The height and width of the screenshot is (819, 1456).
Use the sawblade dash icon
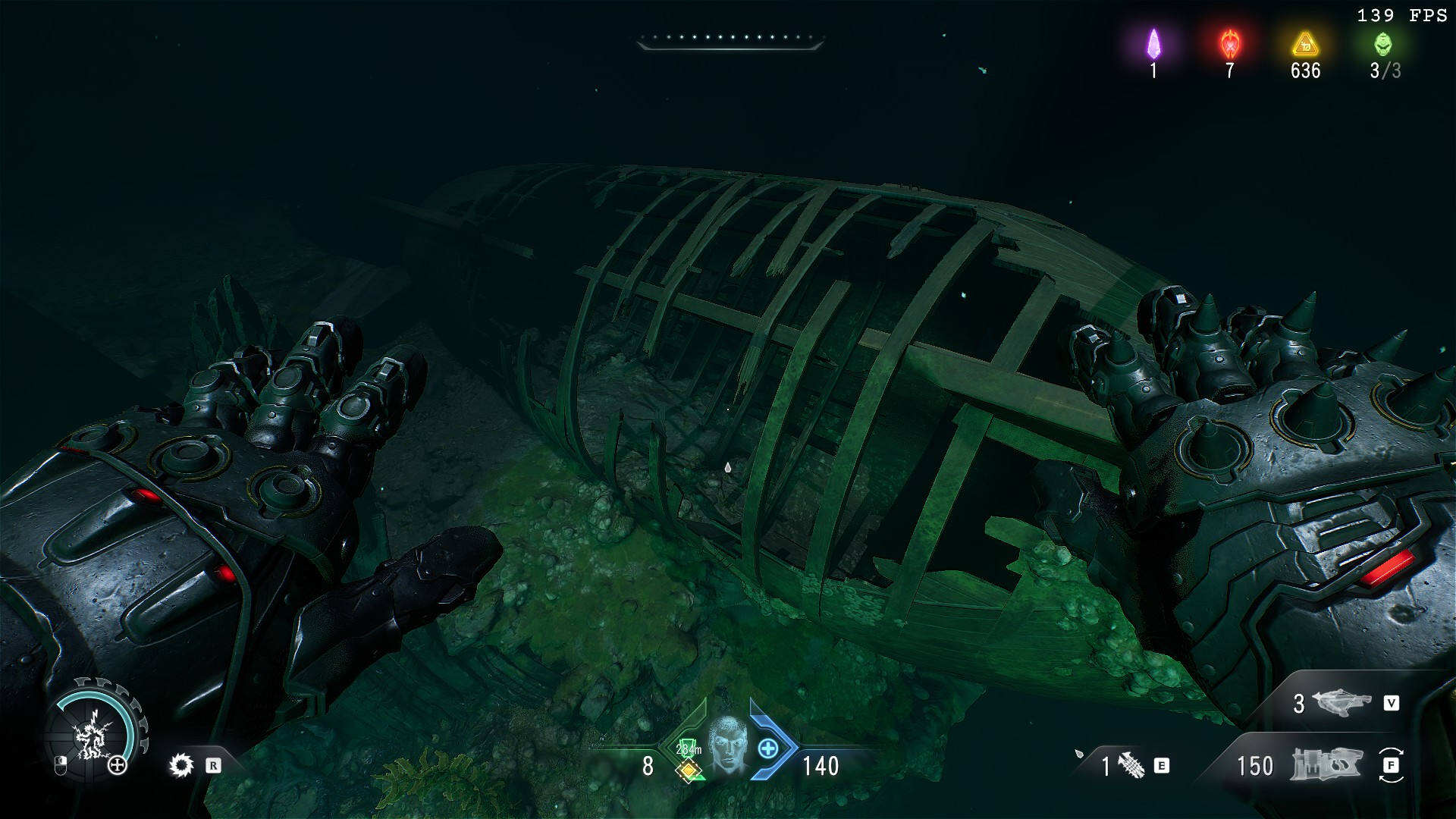(x=181, y=765)
